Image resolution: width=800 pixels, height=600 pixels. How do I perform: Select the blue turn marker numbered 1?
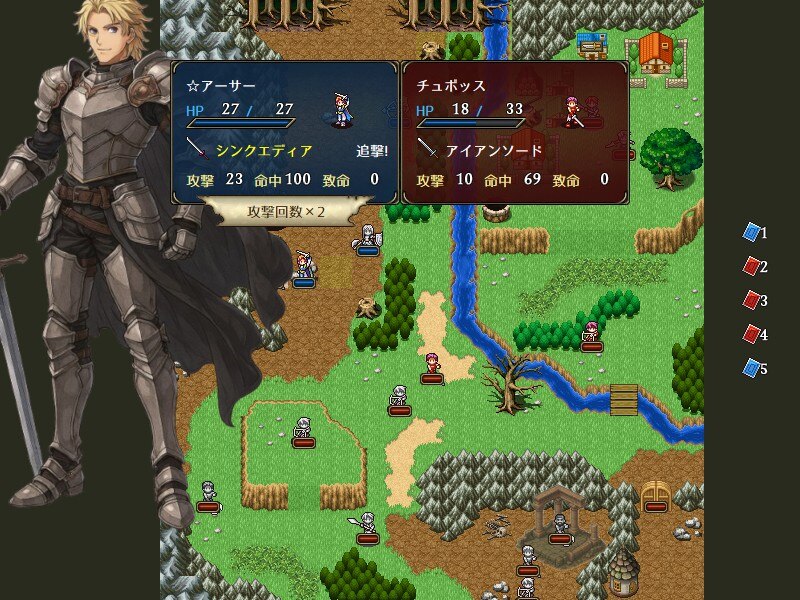[x=752, y=233]
